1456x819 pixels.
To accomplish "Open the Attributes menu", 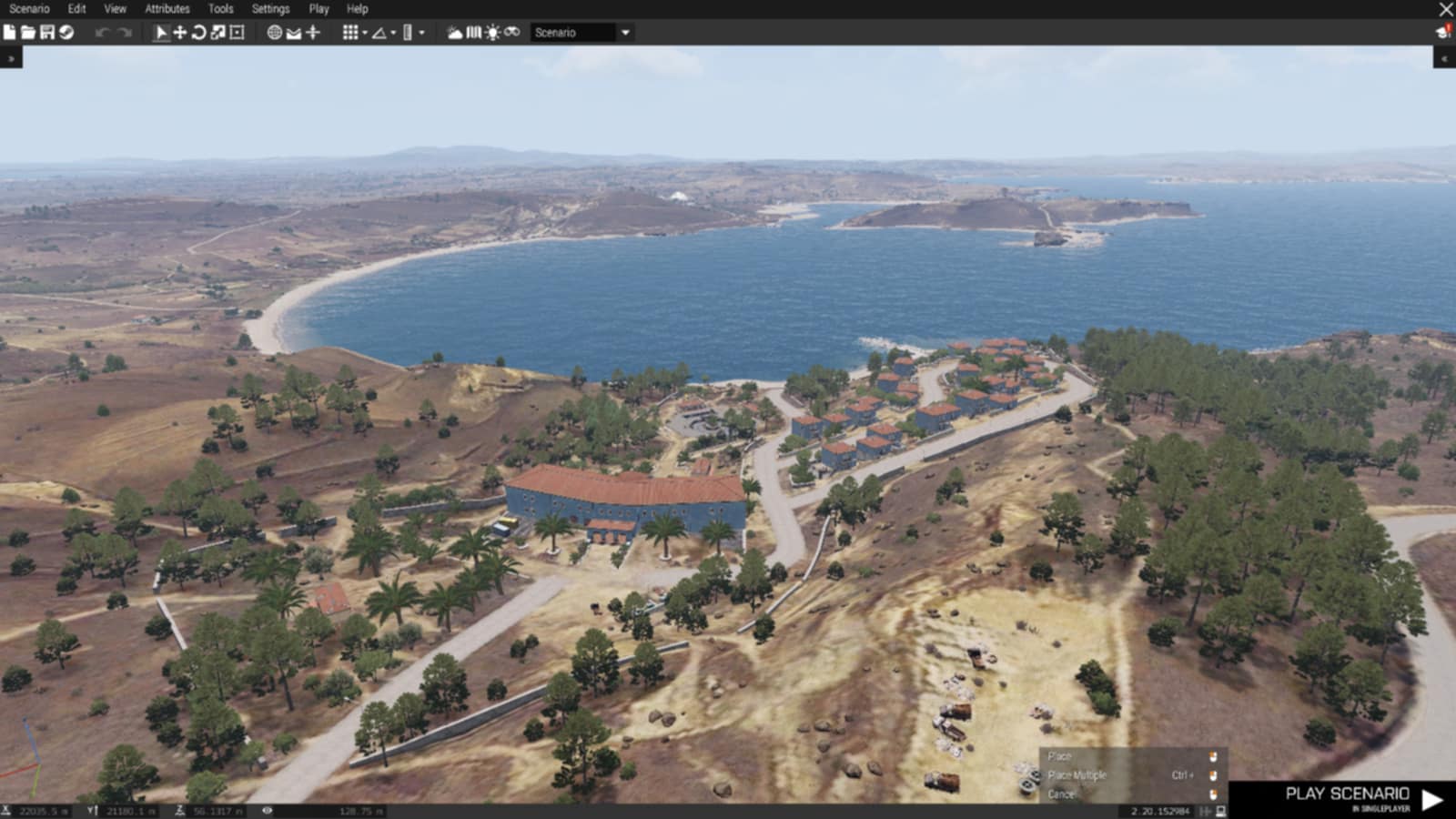I will (167, 9).
